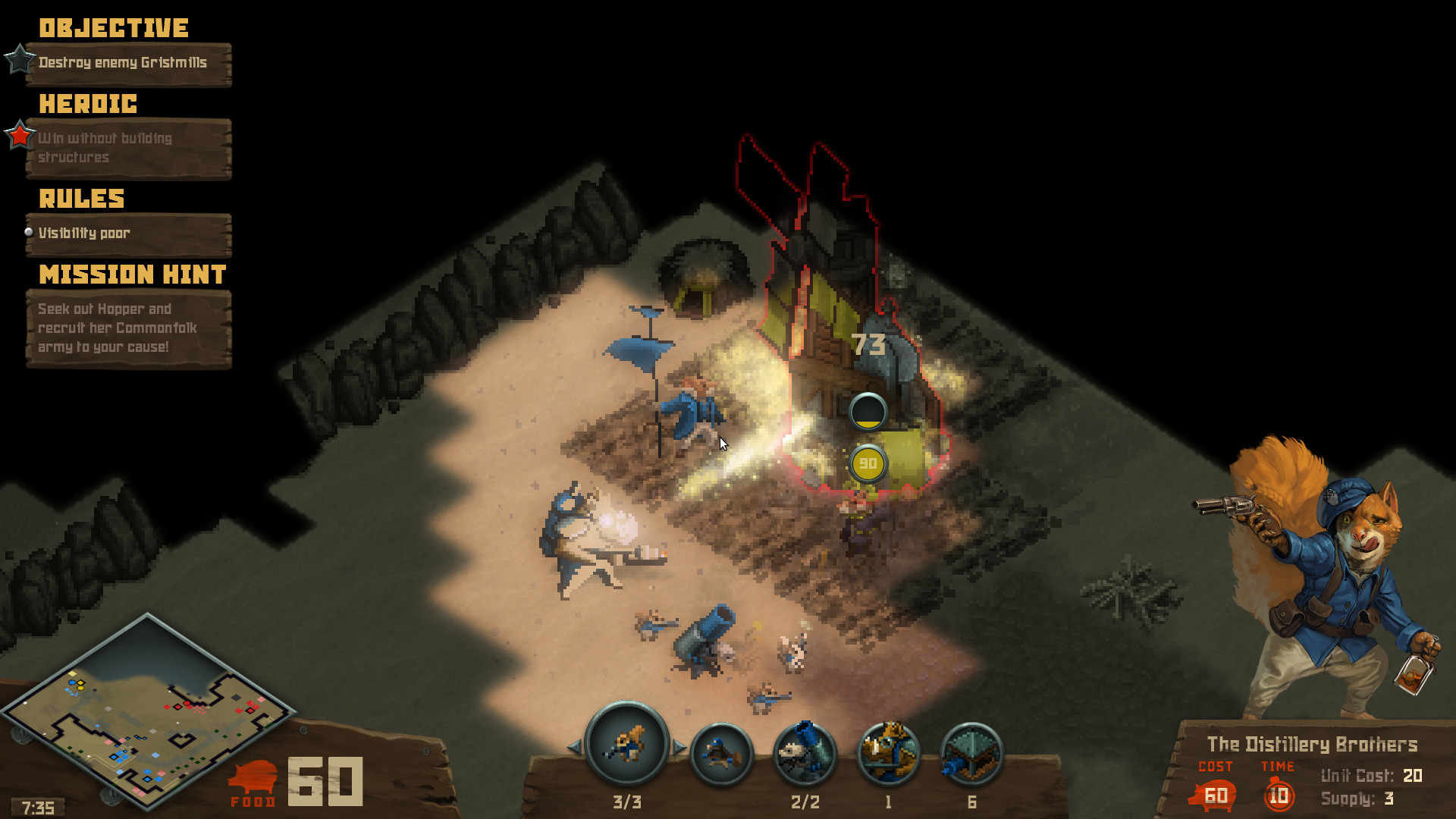This screenshot has height=819, width=1456.
Task: Cycle units with the right arrow
Action: pos(679,747)
